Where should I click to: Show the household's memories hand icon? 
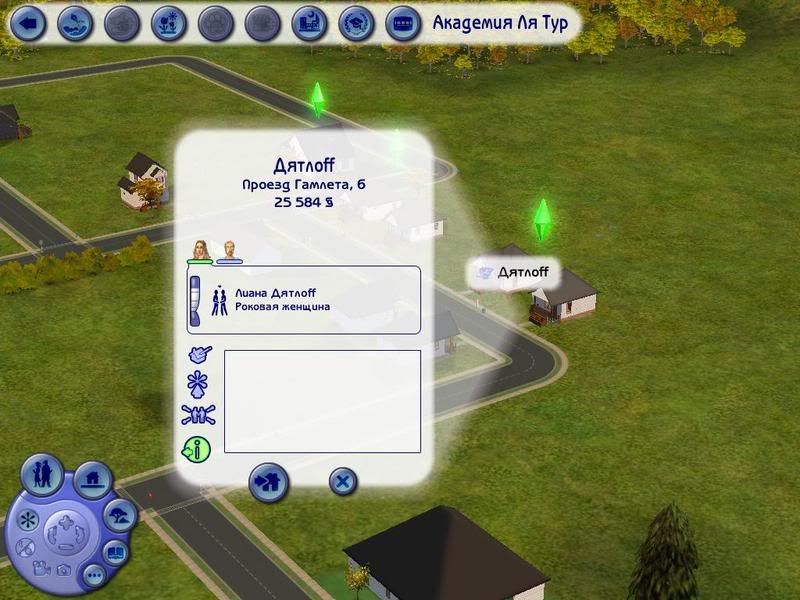(x=199, y=354)
